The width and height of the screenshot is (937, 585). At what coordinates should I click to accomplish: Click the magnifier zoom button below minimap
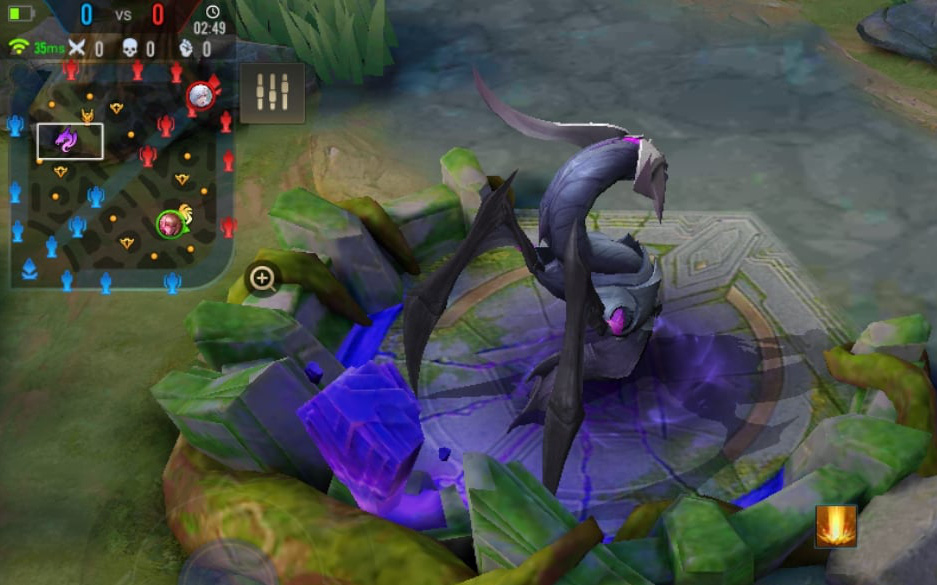[x=263, y=279]
